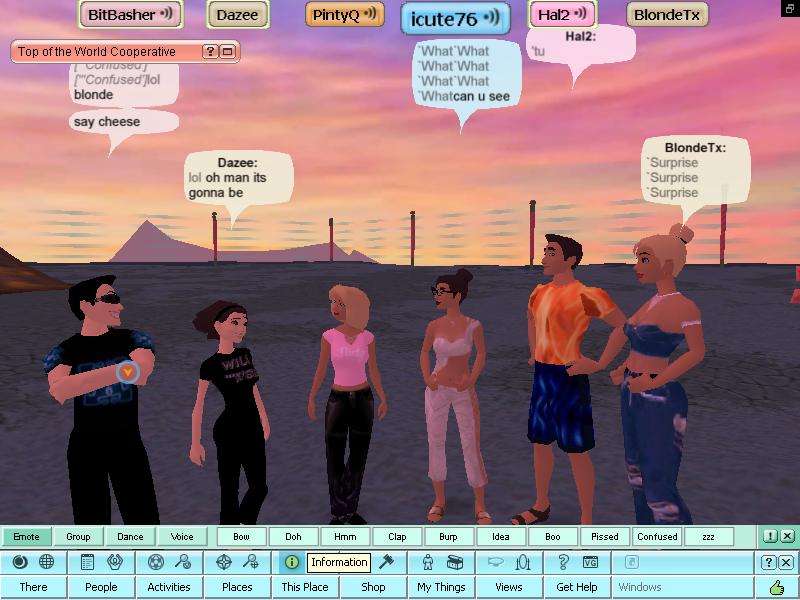Image resolution: width=800 pixels, height=600 pixels.
Task: Open the My Things menu
Action: 441,587
